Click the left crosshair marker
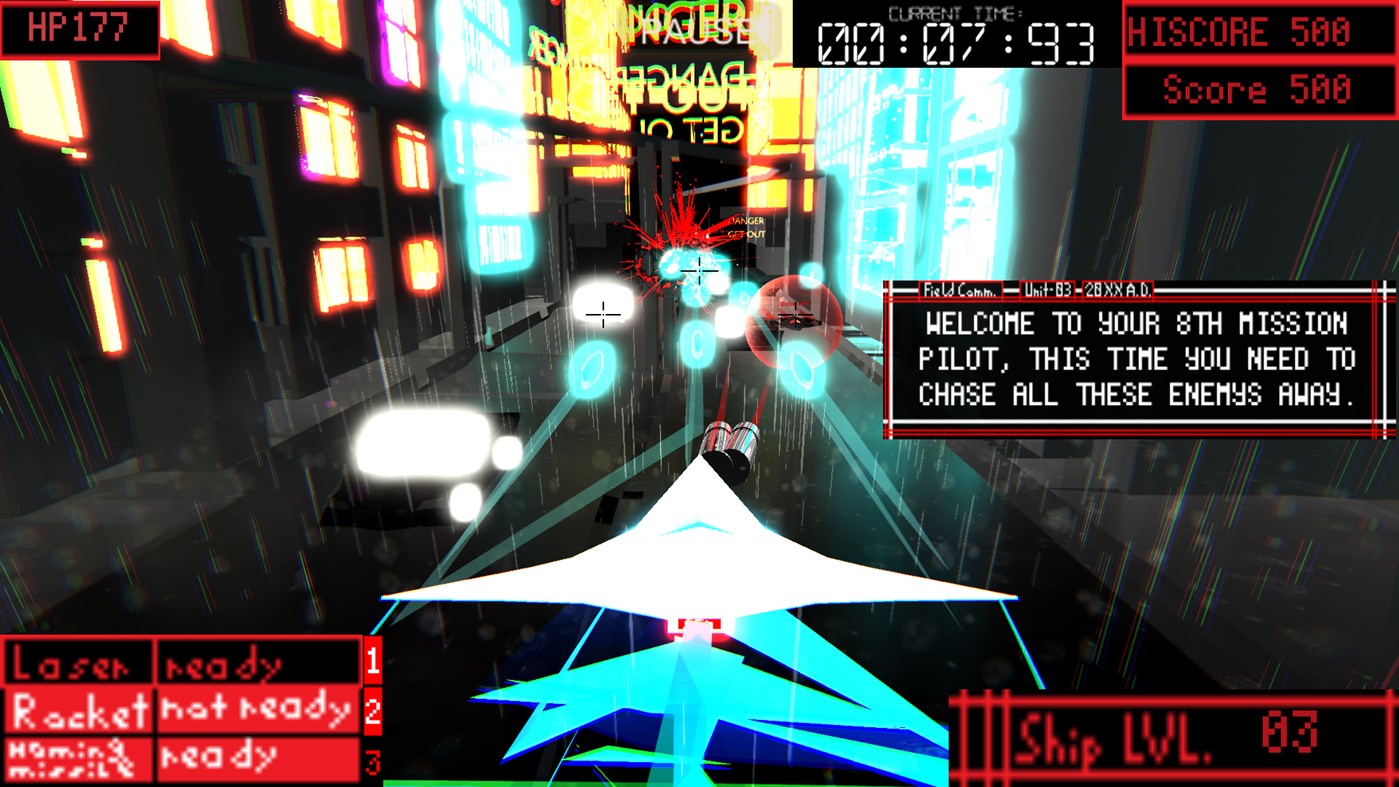Viewport: 1399px width, 787px height. pos(604,316)
